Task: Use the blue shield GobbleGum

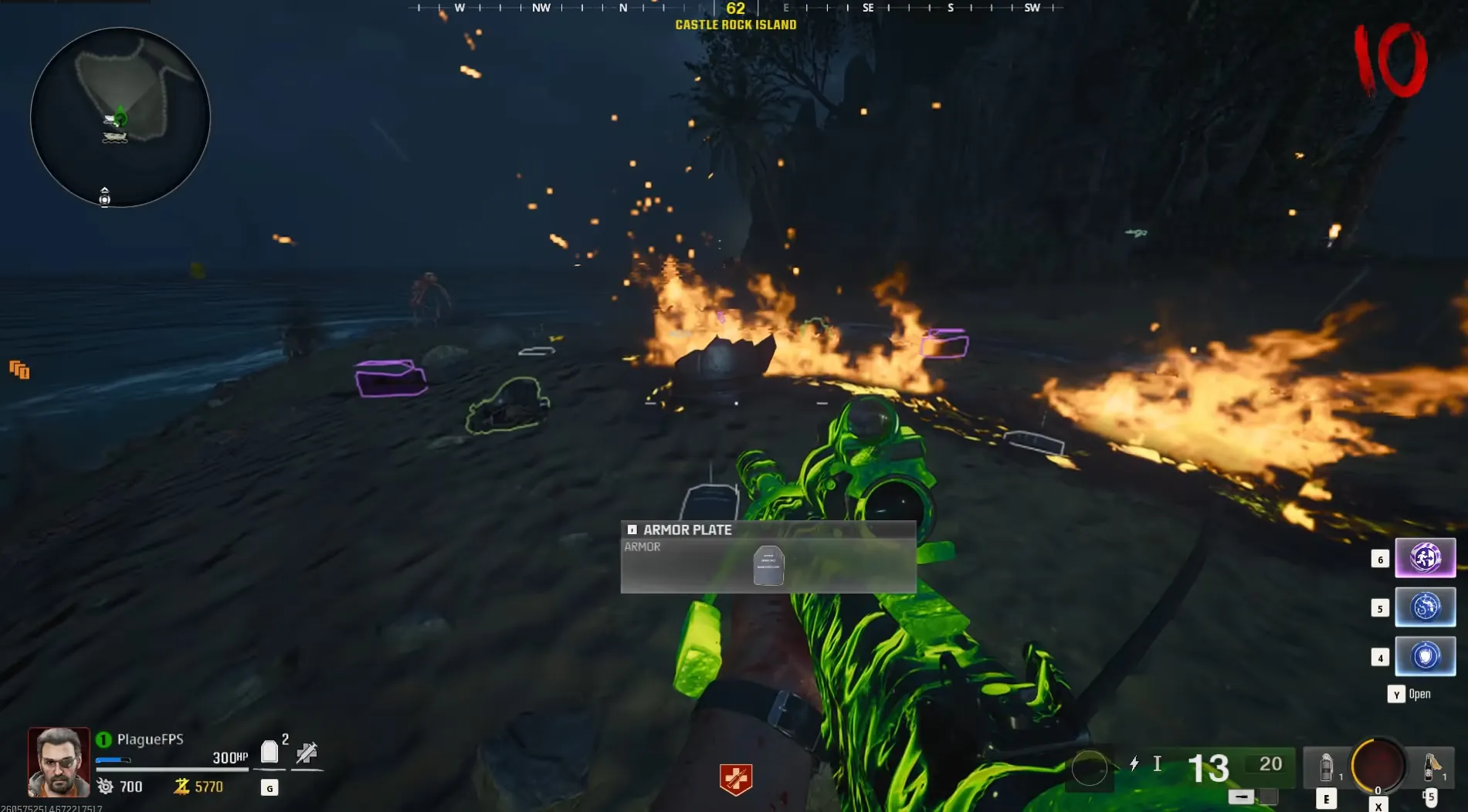Action: pos(1425,656)
